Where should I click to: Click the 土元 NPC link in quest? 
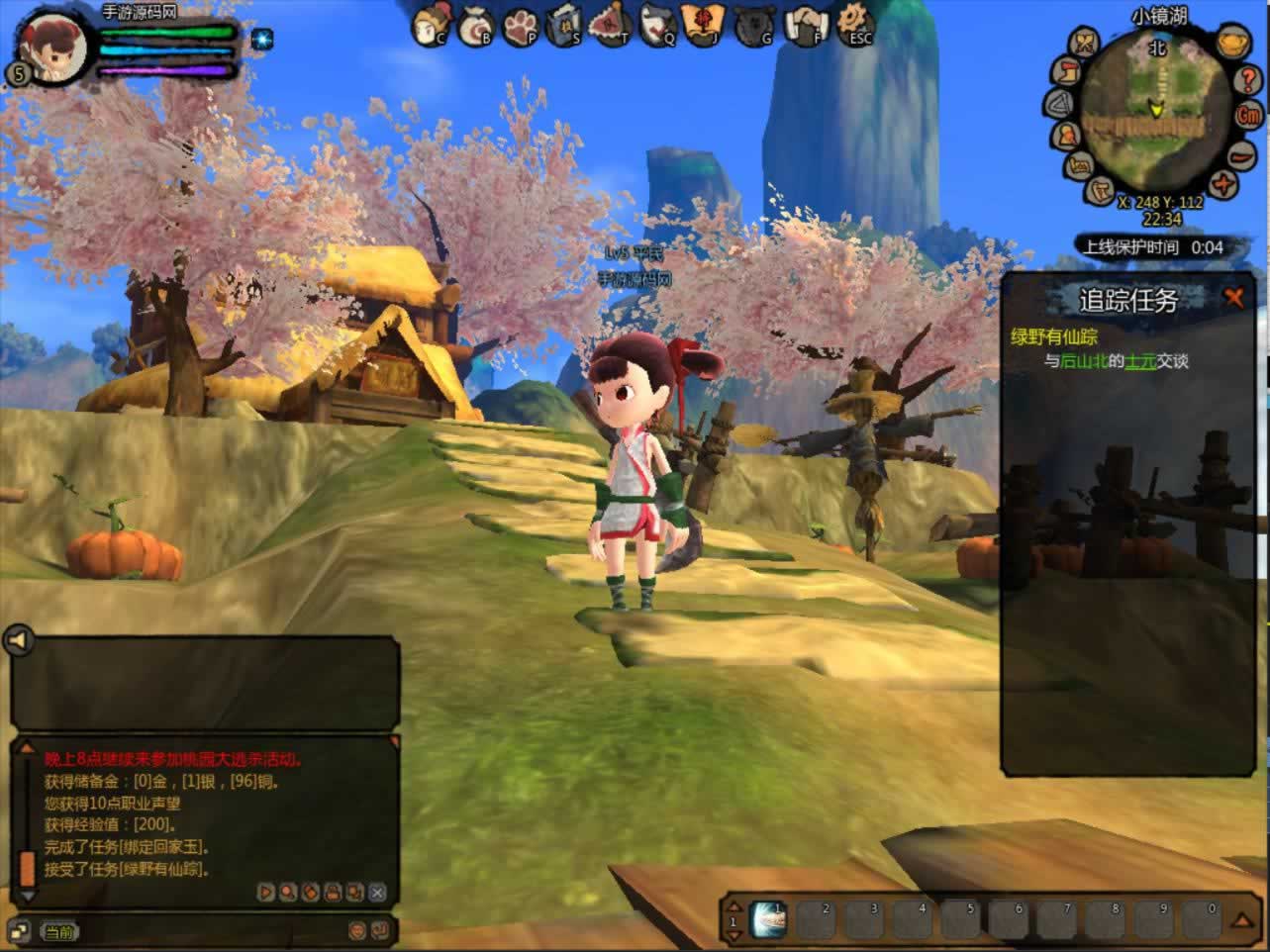click(1139, 361)
